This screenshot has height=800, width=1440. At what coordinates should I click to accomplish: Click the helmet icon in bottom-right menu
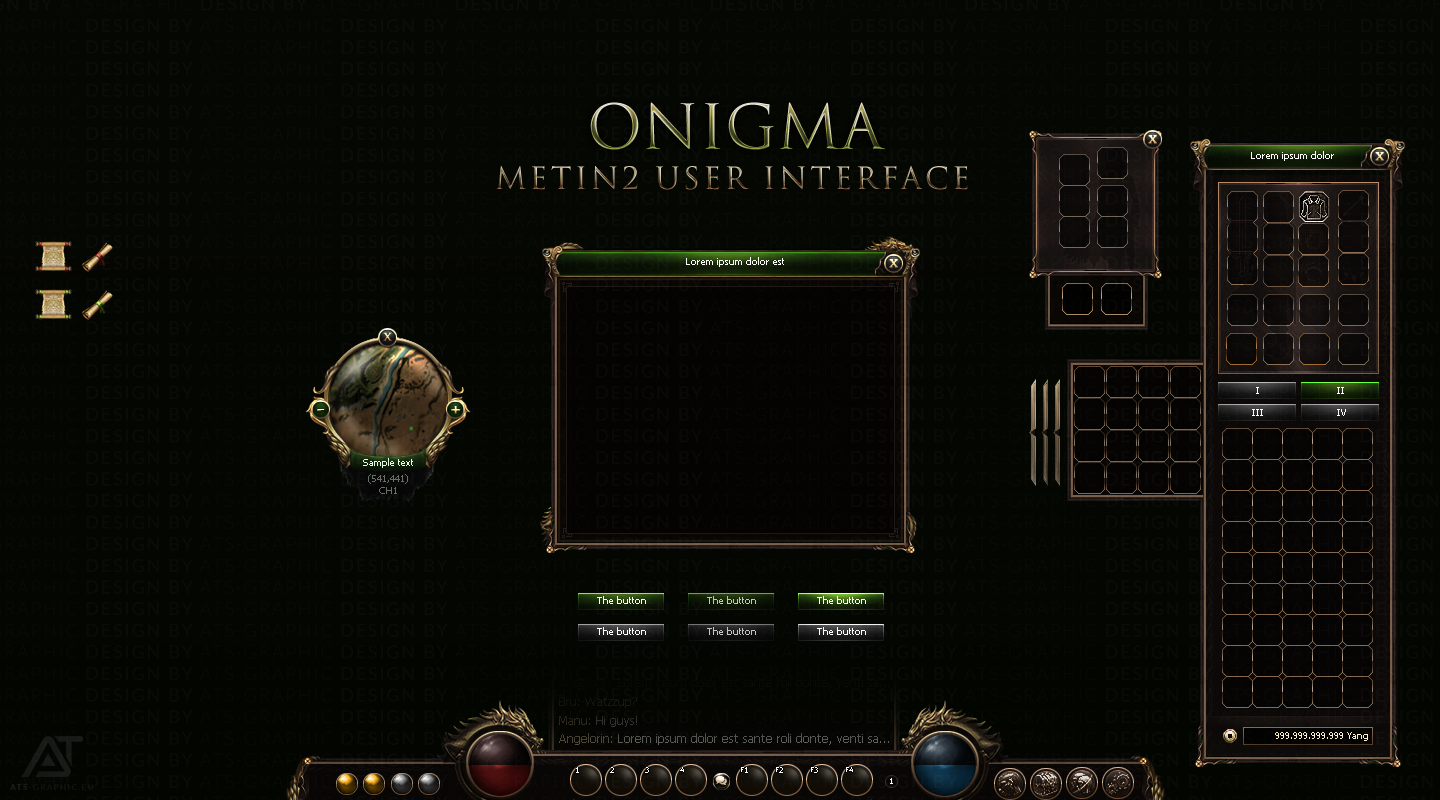(1082, 781)
